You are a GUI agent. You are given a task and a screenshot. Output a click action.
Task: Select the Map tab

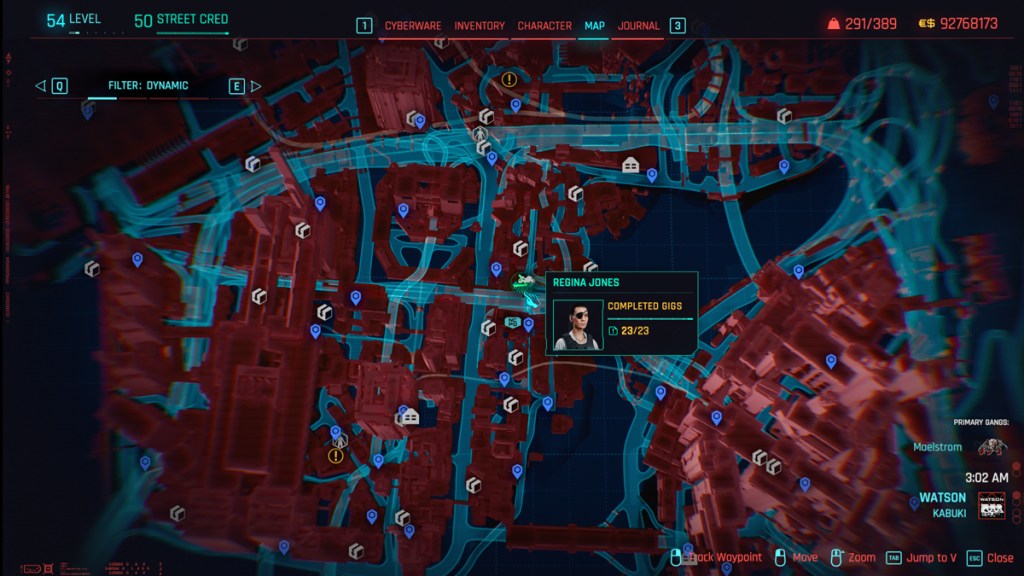(x=594, y=26)
